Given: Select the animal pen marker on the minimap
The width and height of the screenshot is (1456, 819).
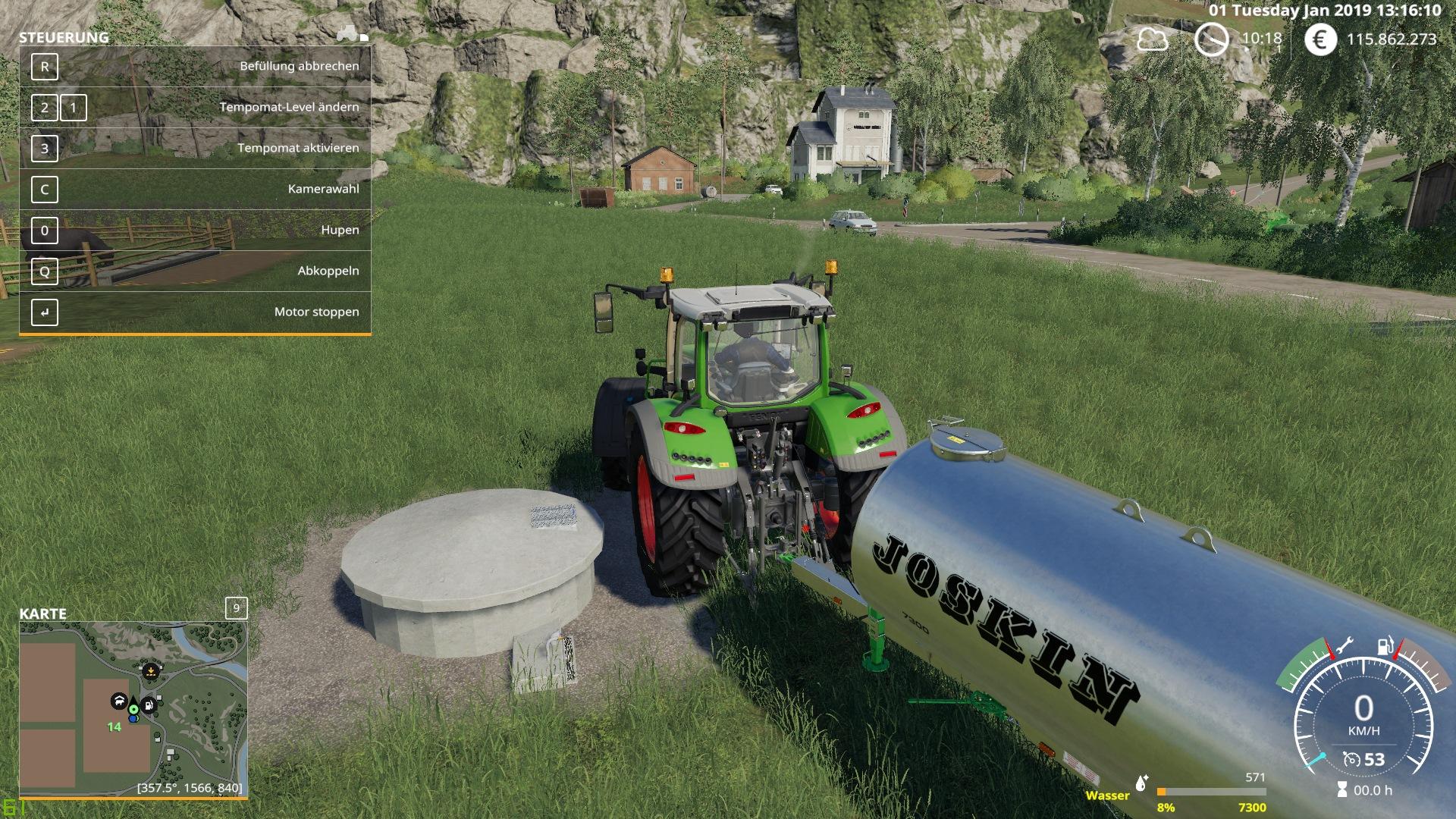Looking at the screenshot, I should [x=118, y=701].
